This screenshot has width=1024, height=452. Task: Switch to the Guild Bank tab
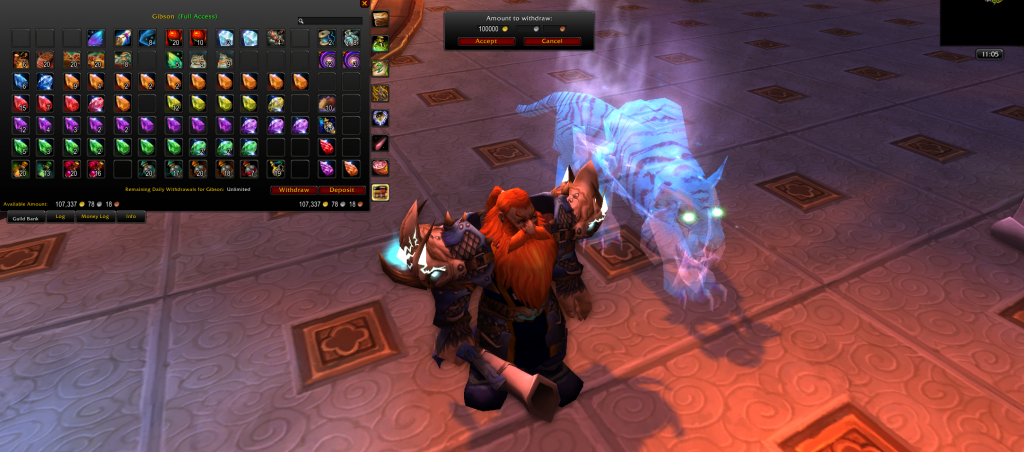pyautogui.click(x=24, y=216)
